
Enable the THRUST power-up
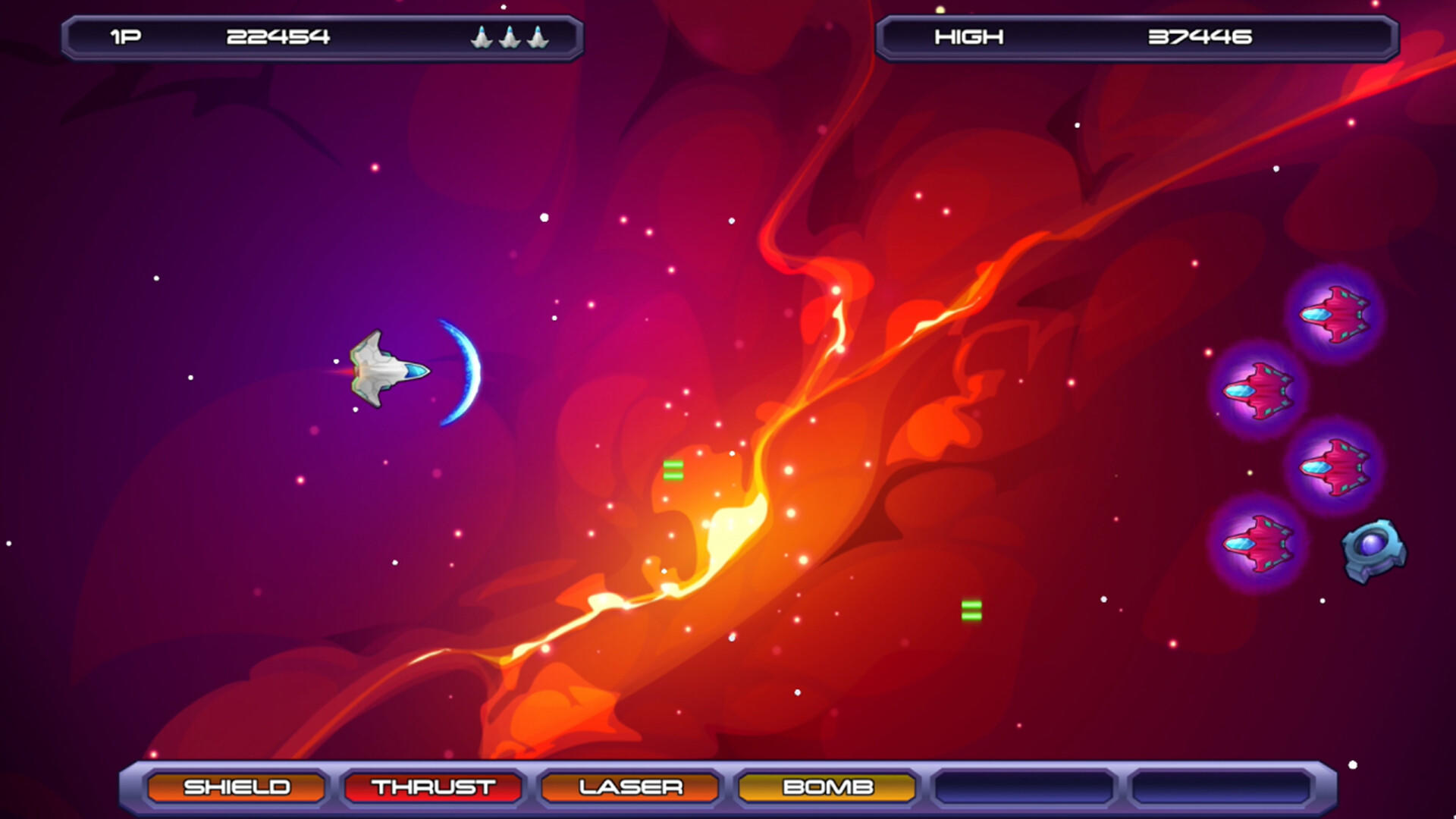[x=433, y=787]
